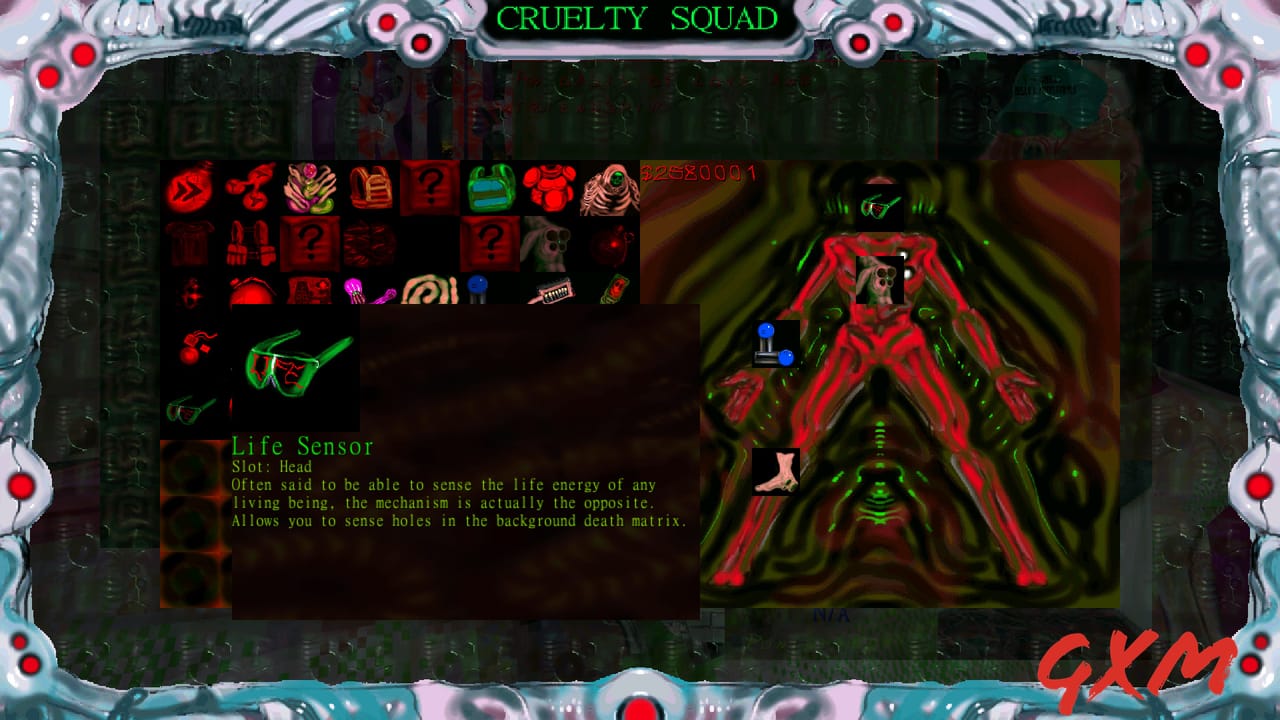Viewport: 1280px width, 720px height.
Task: Select the Life Sensor goggles in the inventory grid
Action: [x=190, y=410]
